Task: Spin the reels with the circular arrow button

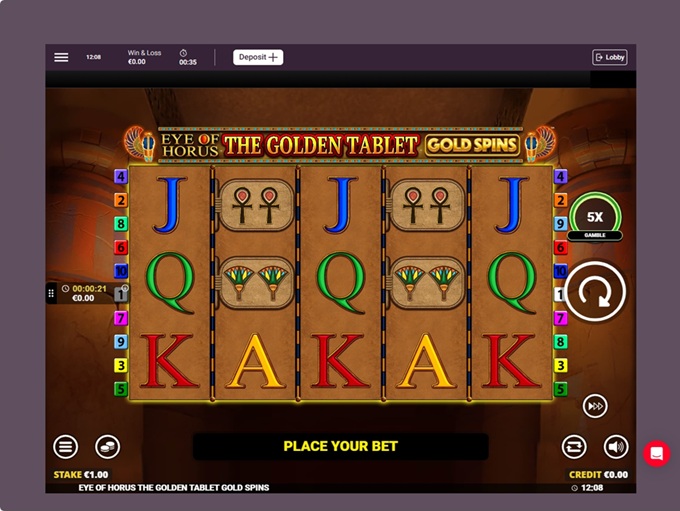Action: [x=594, y=293]
